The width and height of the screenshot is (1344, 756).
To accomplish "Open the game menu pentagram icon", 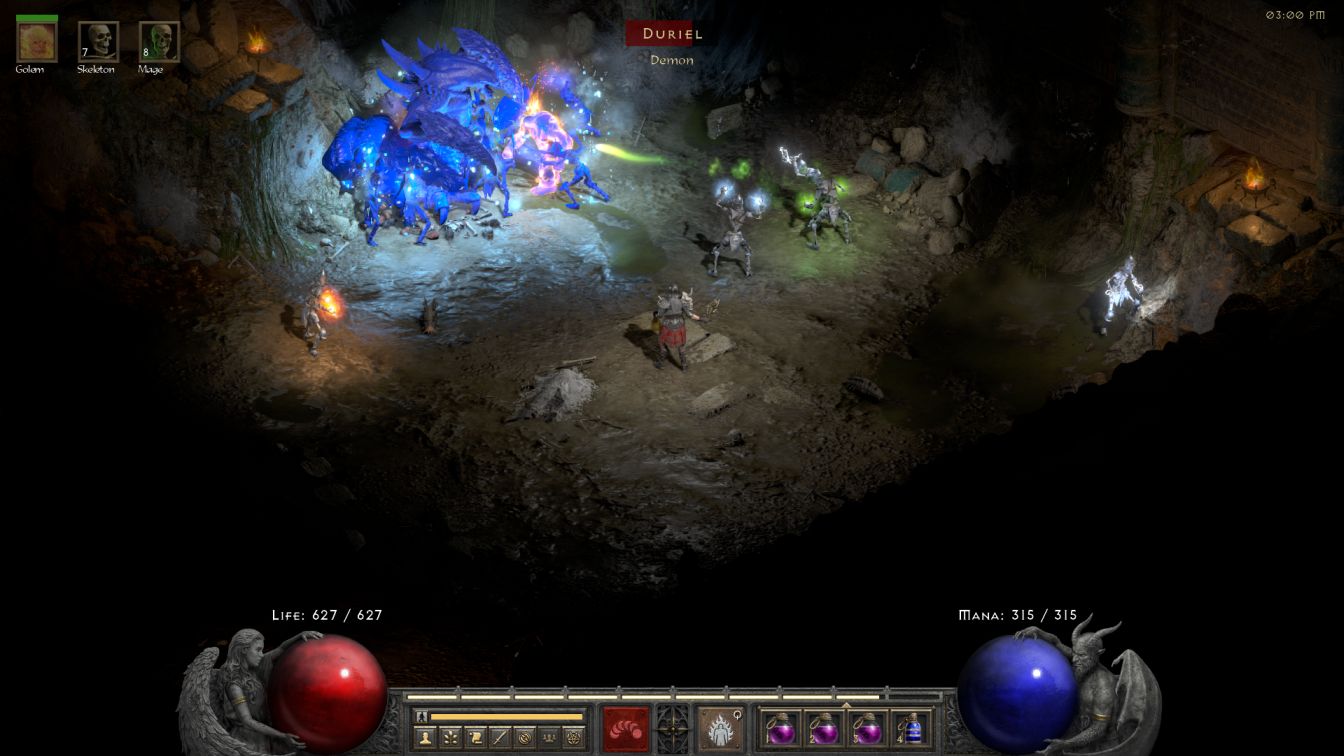I will (573, 737).
